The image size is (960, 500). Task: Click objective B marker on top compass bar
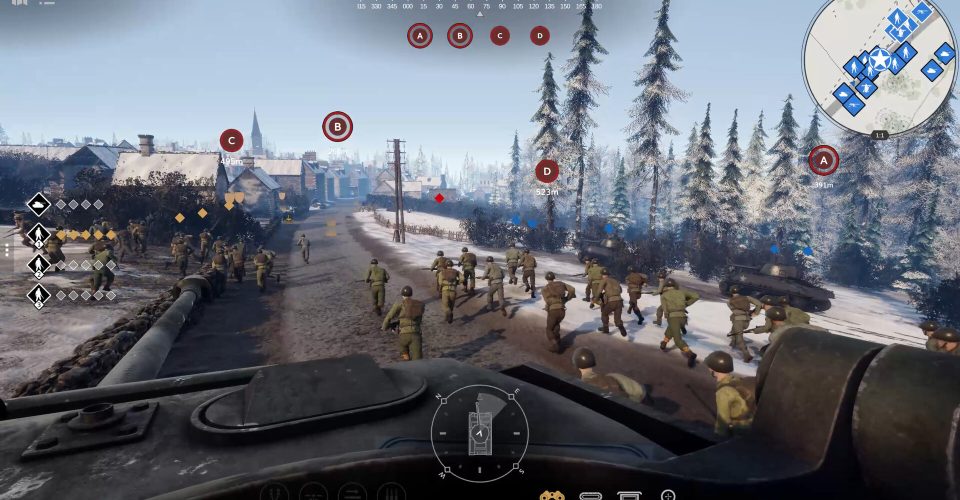pos(460,36)
